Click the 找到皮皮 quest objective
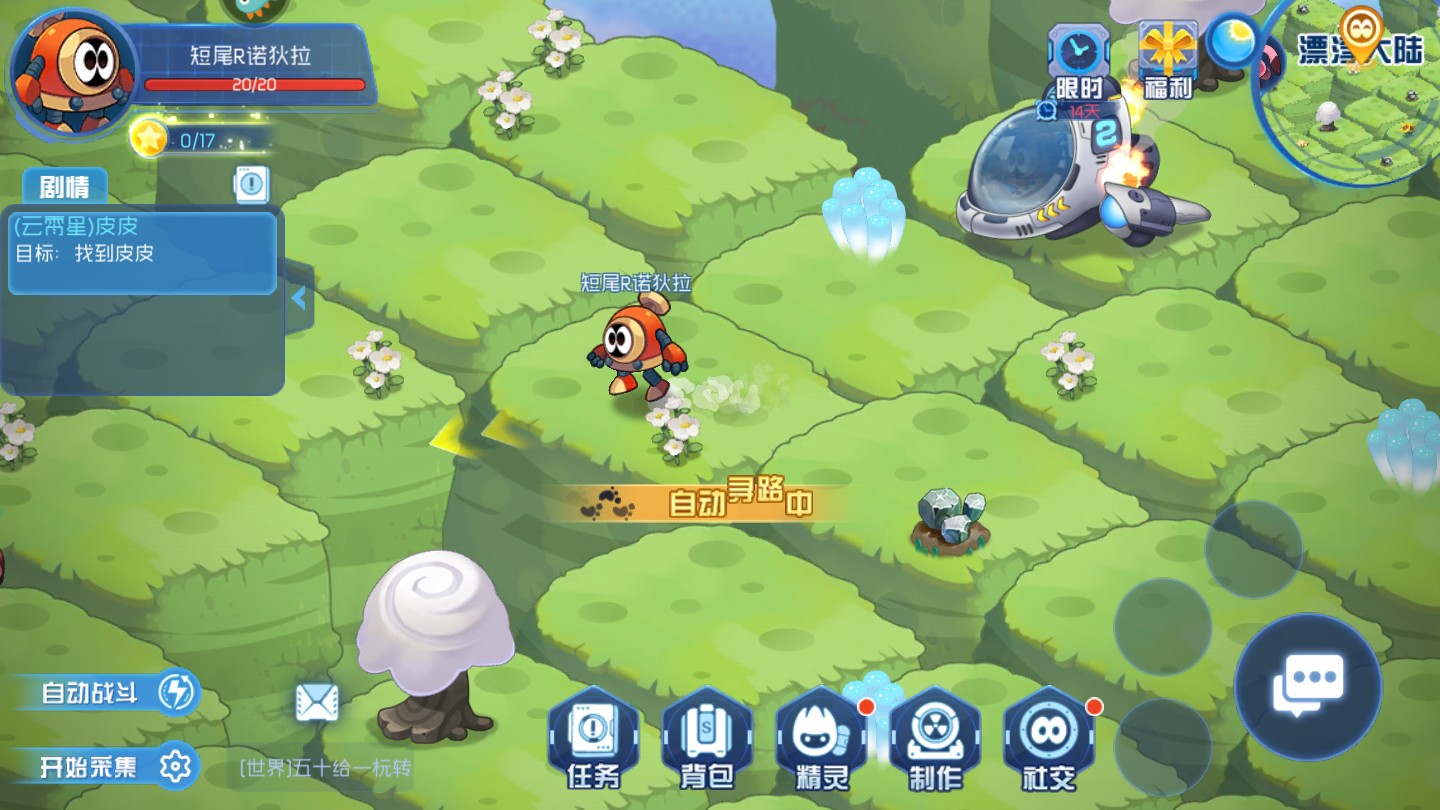Screen dimensions: 1440x810 point(113,254)
